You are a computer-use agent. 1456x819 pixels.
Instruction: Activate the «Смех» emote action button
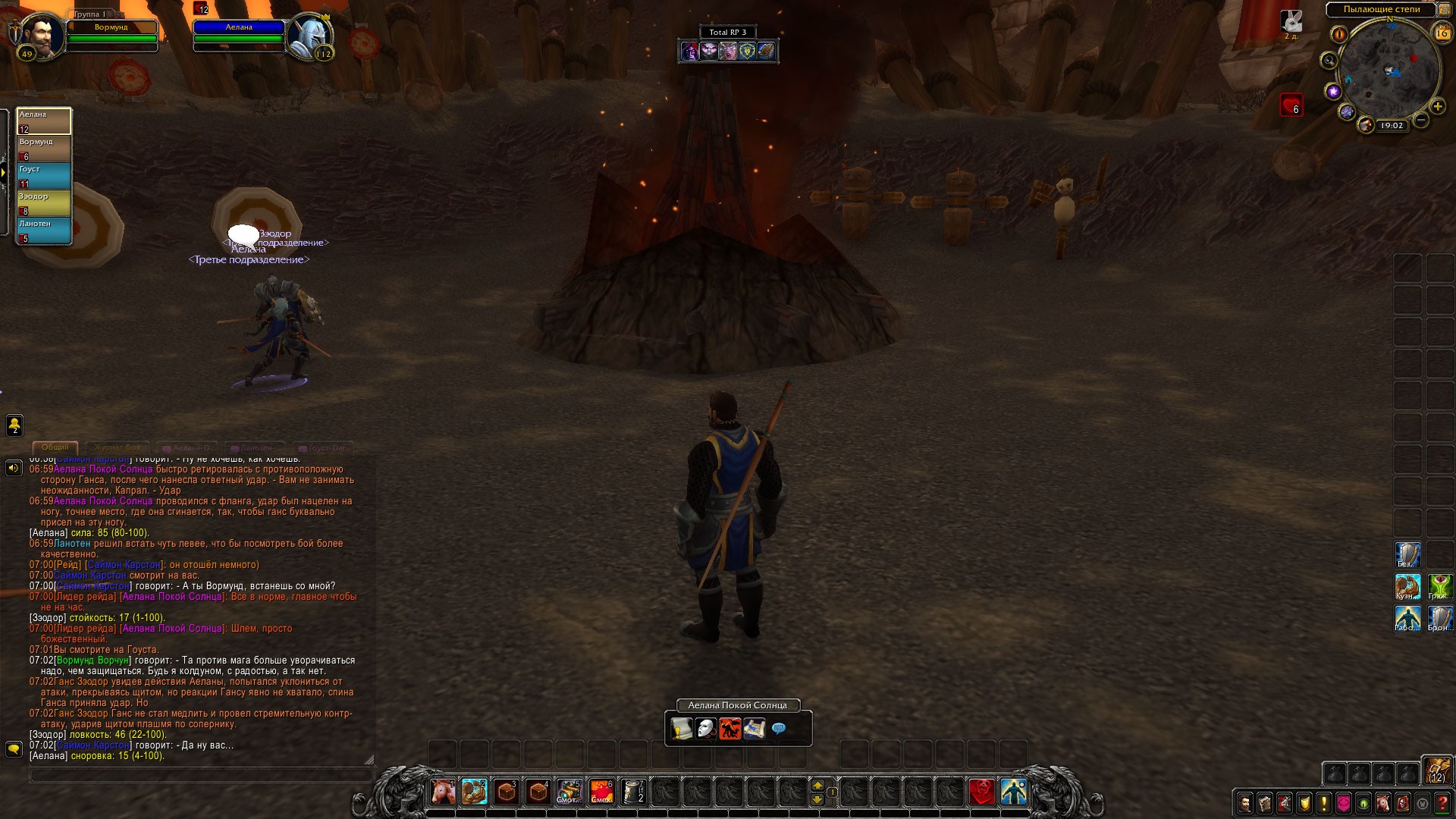(601, 792)
